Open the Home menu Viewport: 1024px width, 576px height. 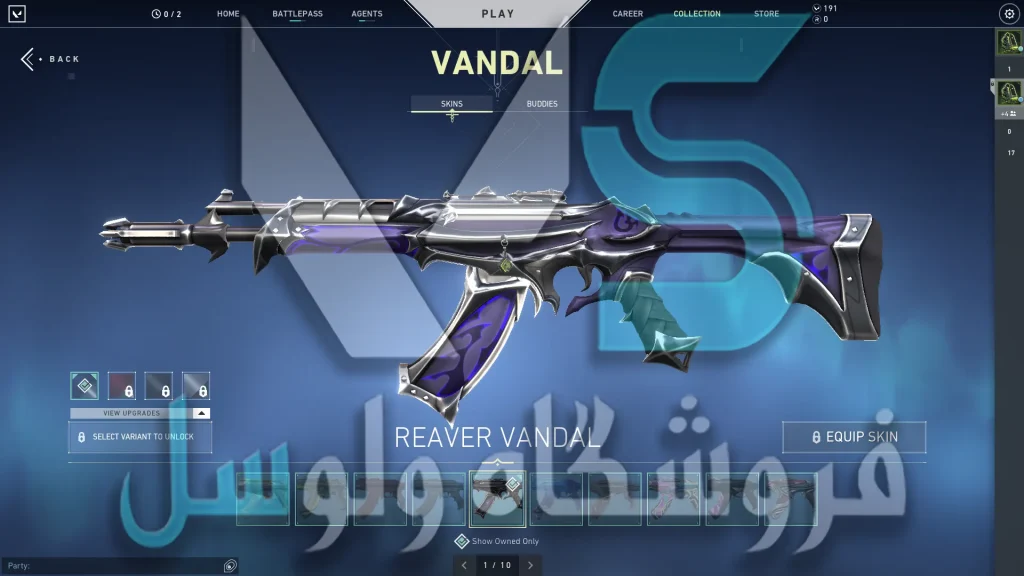tap(228, 14)
